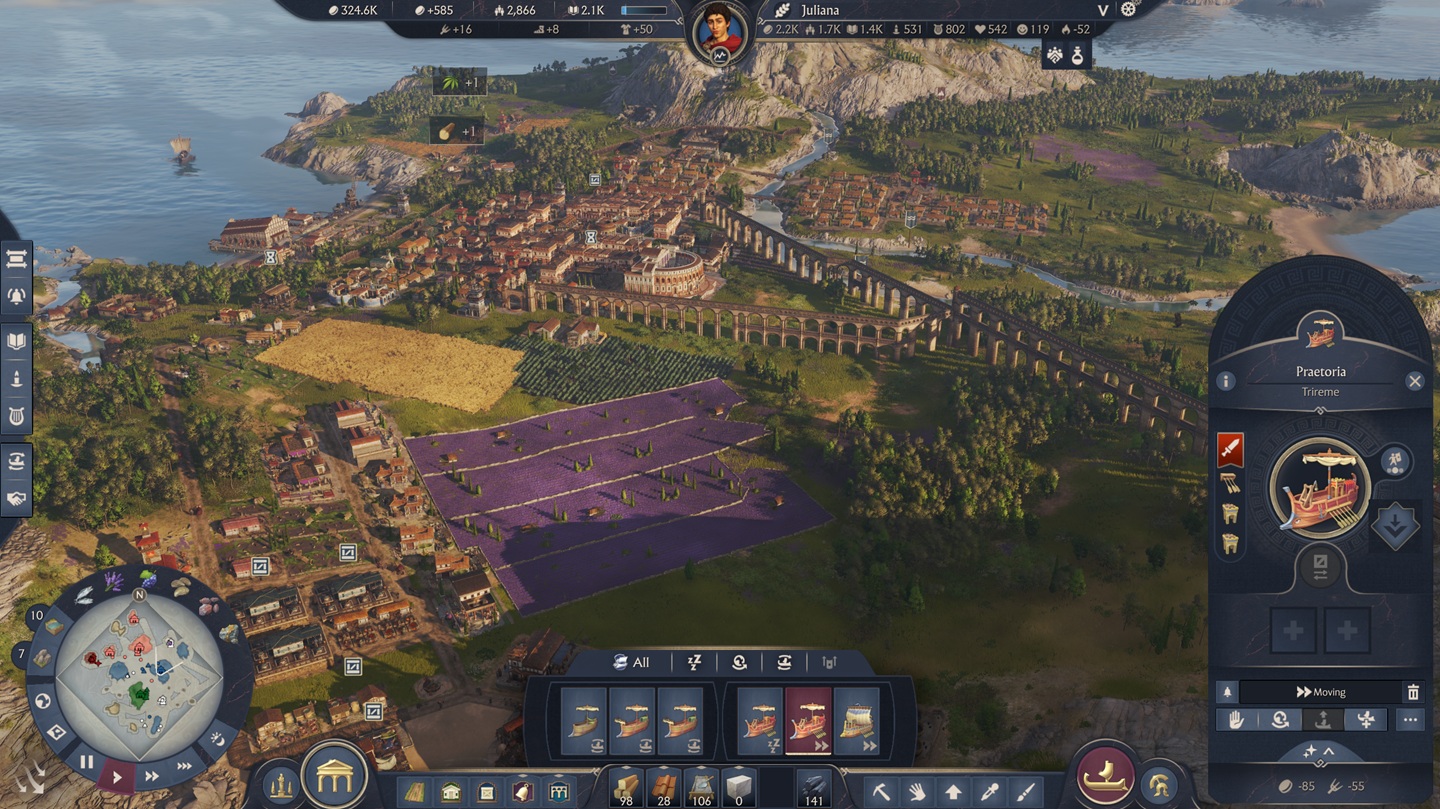Select the highlighted trireme ship card

[808, 720]
